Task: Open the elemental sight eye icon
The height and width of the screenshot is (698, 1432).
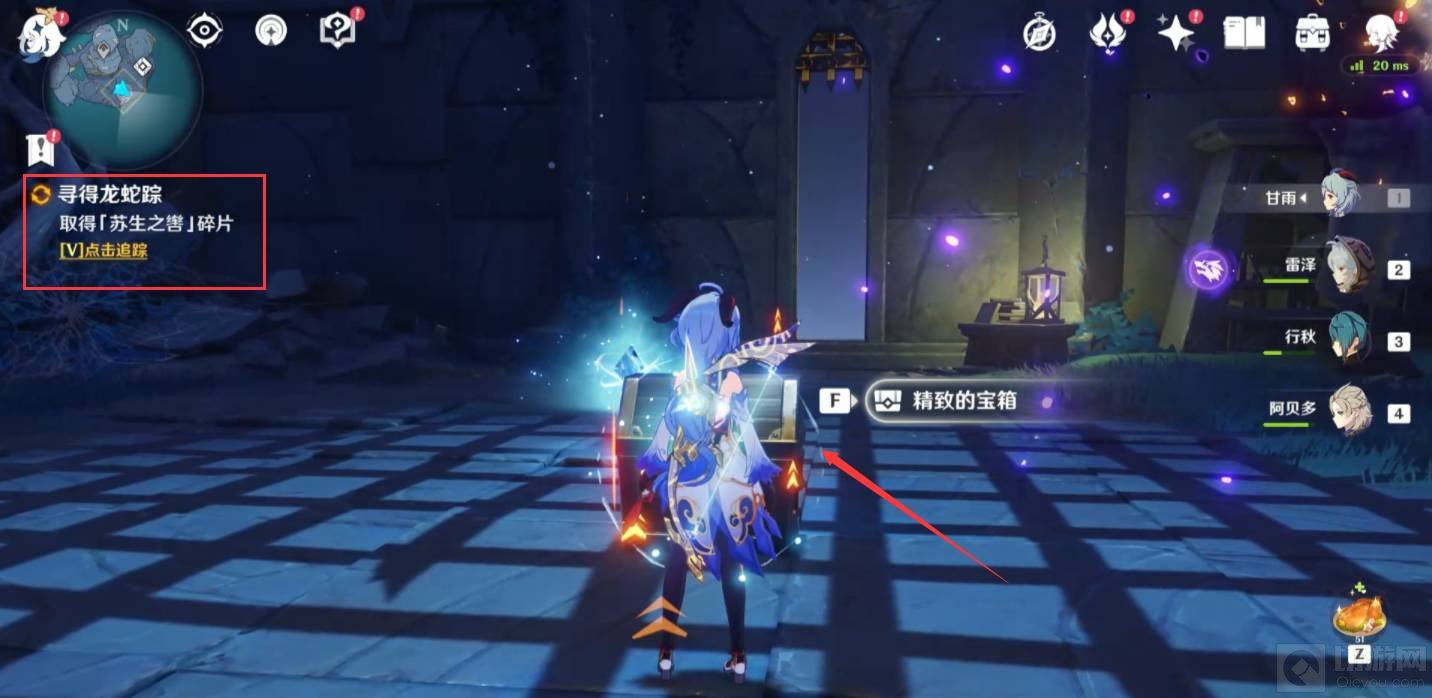Action: 205,31
